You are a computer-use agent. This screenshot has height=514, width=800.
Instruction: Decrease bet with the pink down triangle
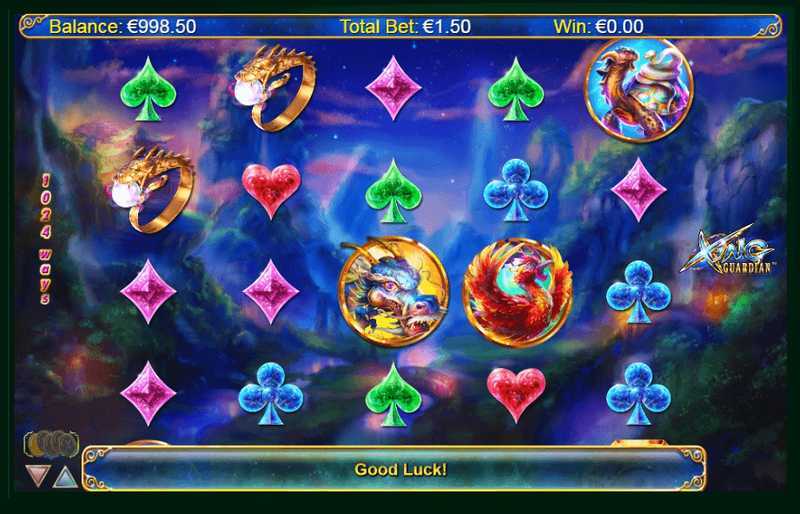(38, 475)
